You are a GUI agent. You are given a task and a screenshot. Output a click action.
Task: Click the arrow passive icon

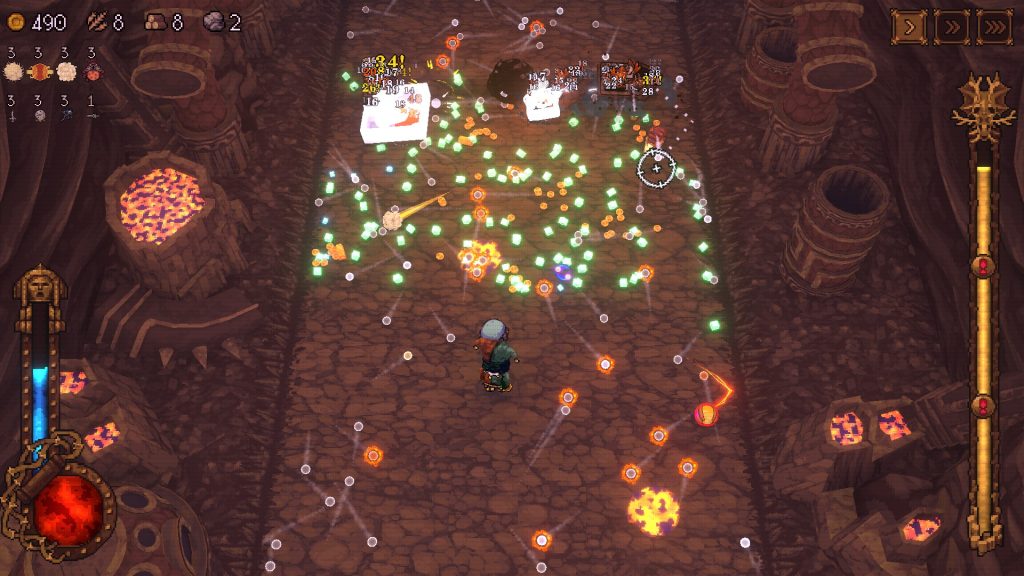point(92,115)
